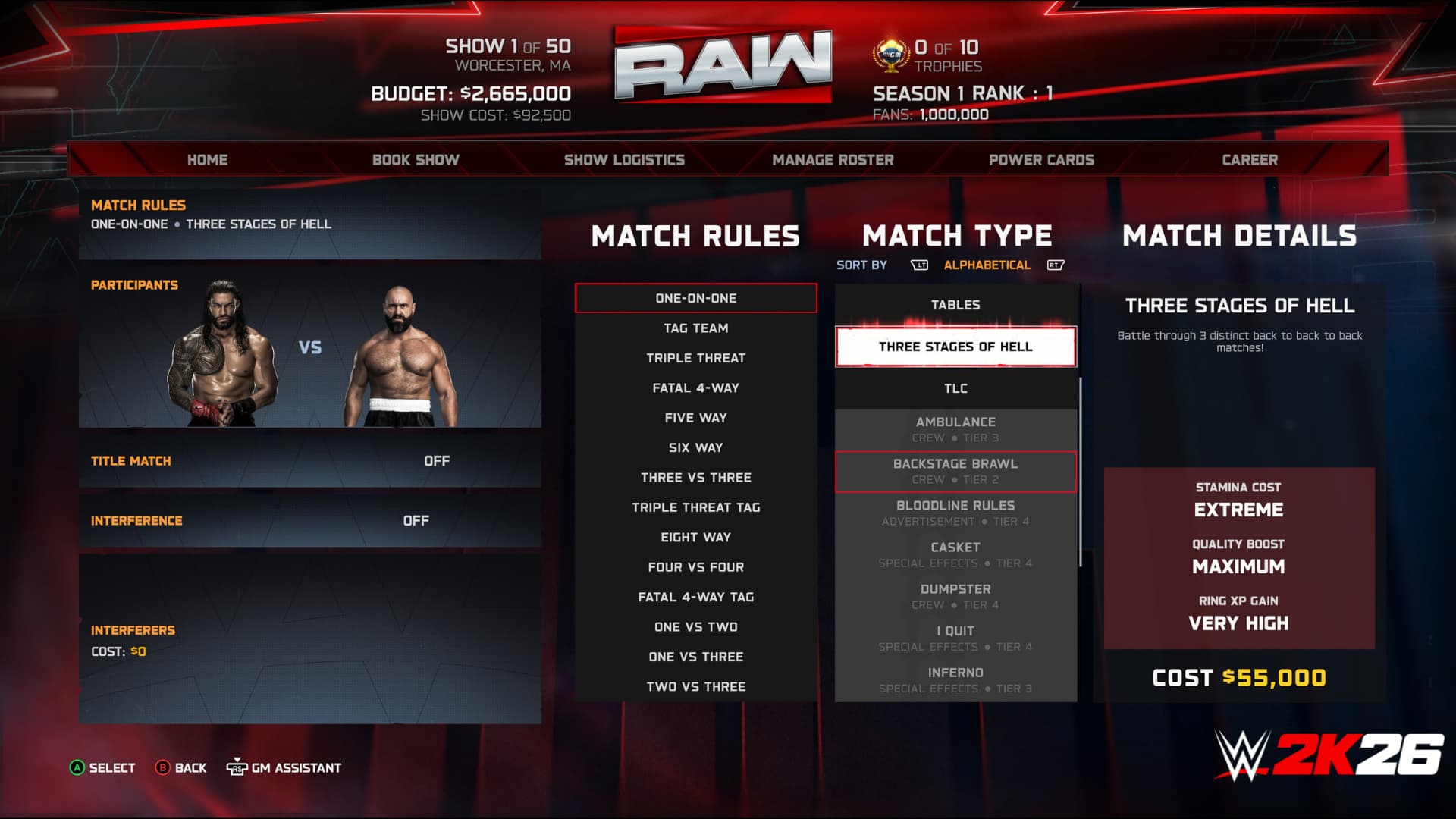Select the Tables match type
This screenshot has width=1456, height=819.
(x=955, y=305)
